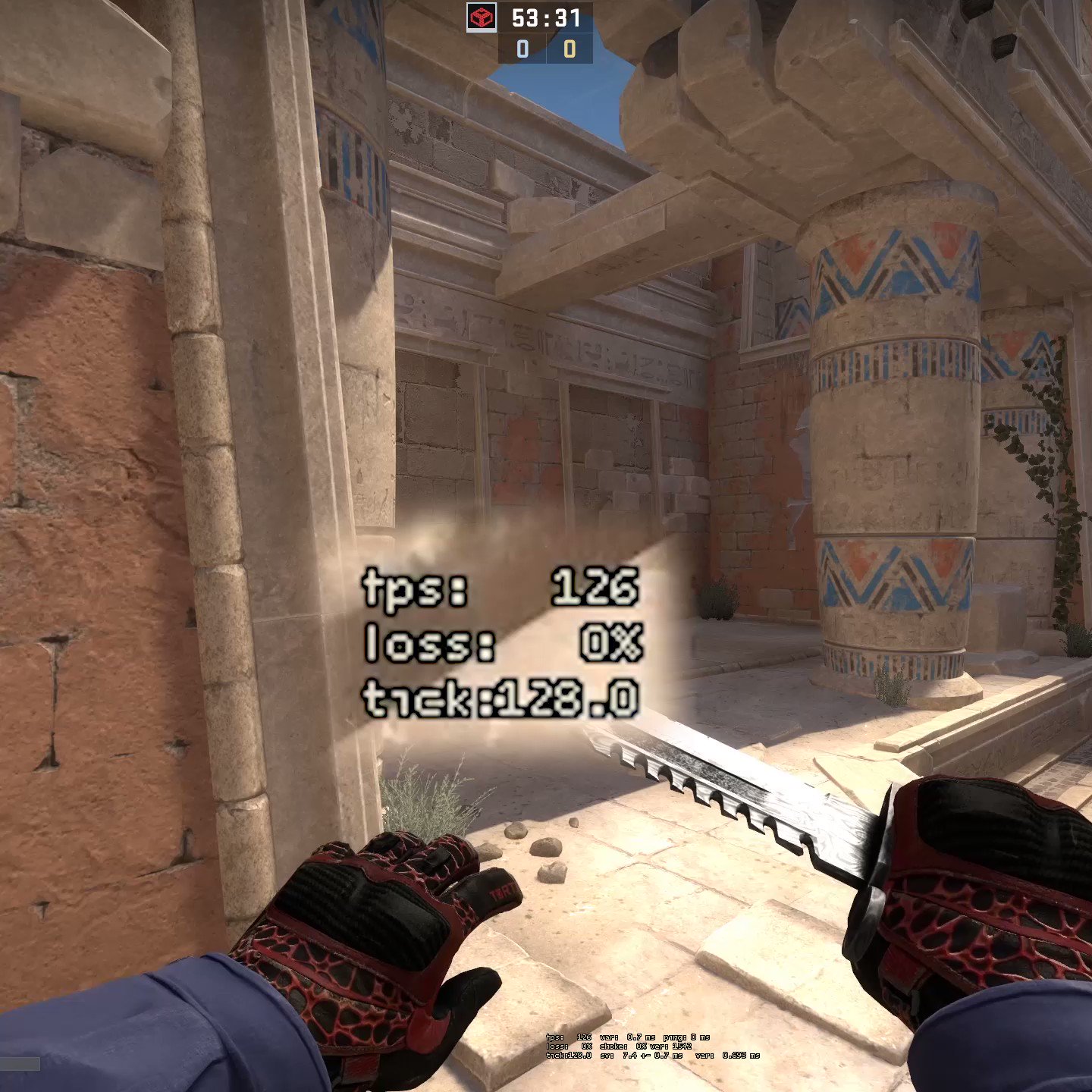The width and height of the screenshot is (1092, 1092).
Task: Collapse the large fps overlay text
Action: coord(501,645)
